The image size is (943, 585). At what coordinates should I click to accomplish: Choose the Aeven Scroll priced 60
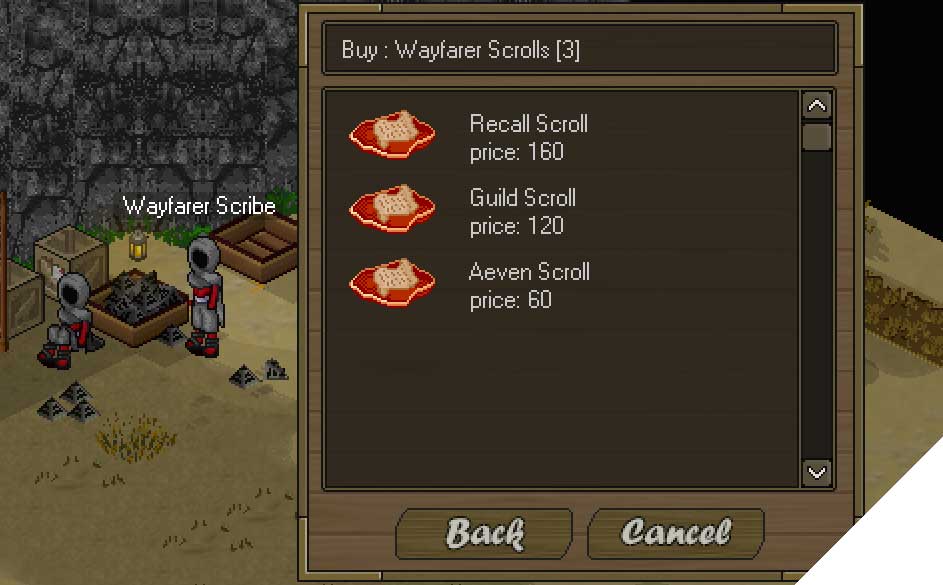[x=528, y=285]
